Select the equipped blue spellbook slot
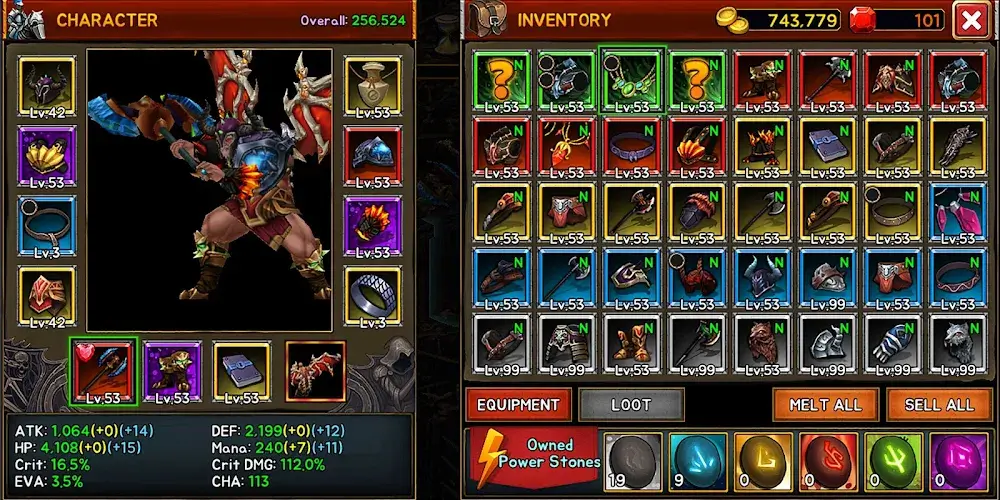This screenshot has width=1000, height=500. pos(241,372)
